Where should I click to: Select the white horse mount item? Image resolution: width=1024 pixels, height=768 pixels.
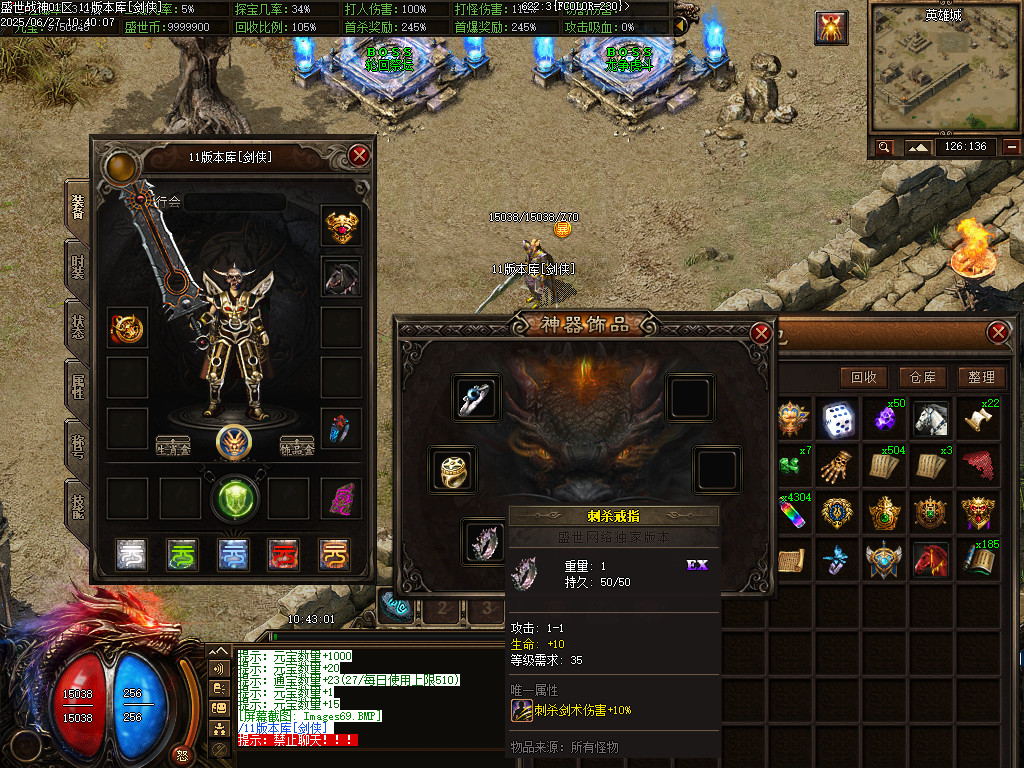pos(931,419)
